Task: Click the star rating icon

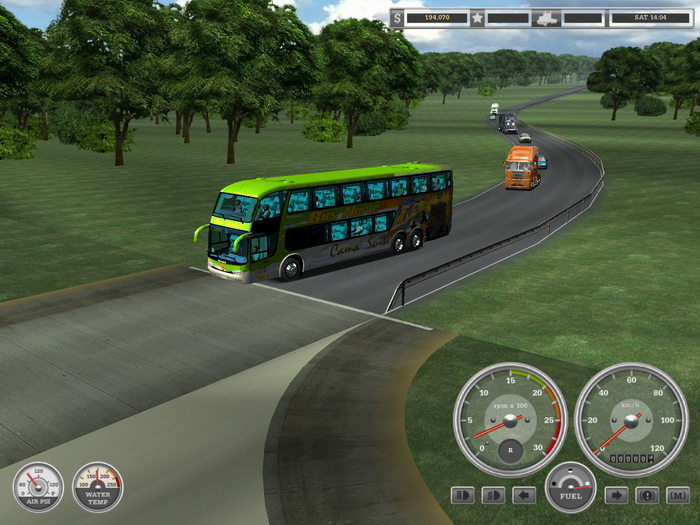Action: (x=477, y=18)
